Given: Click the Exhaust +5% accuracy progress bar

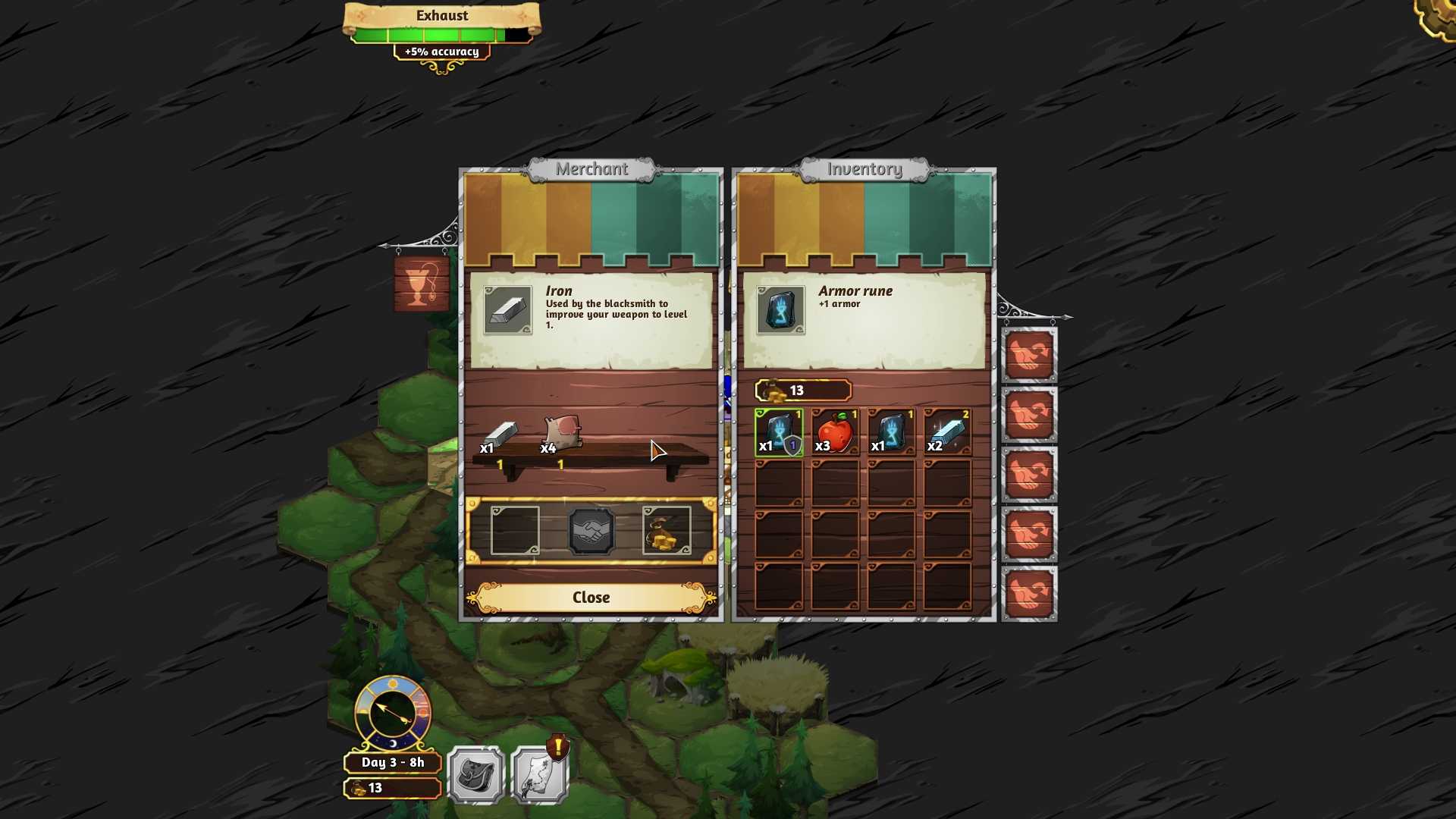Looking at the screenshot, I should click(x=441, y=33).
